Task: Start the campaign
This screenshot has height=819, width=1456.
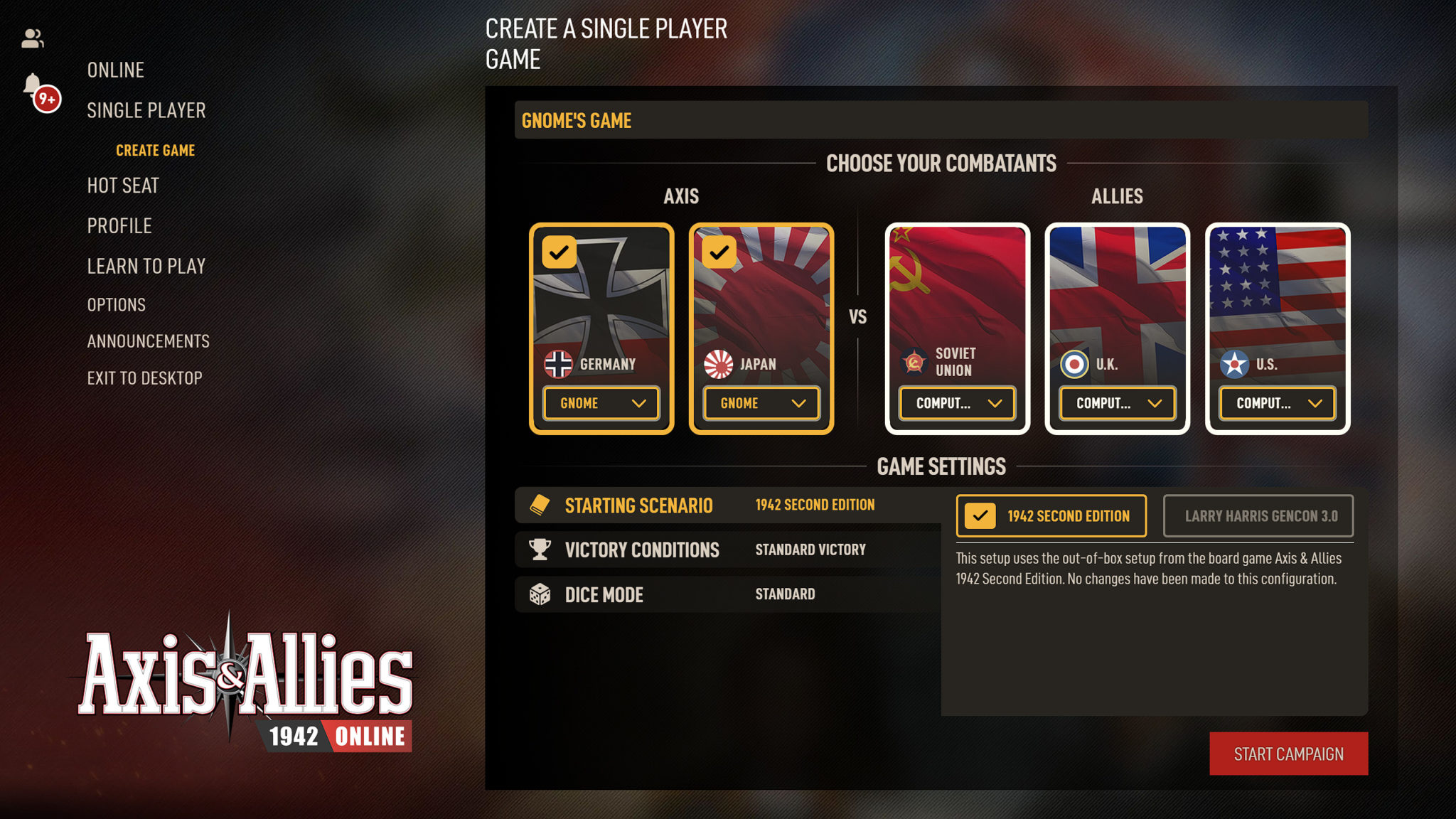Action: pos(1288,754)
